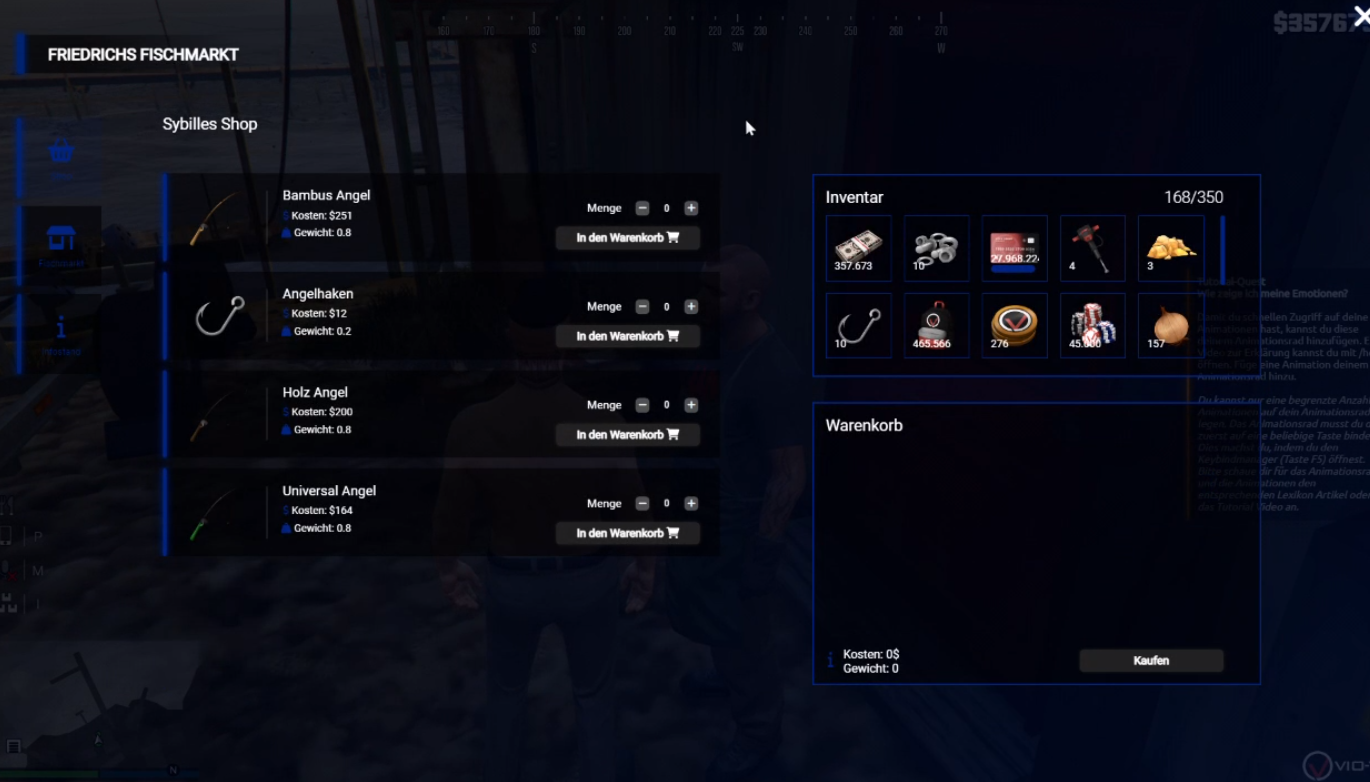Image resolution: width=1370 pixels, height=782 pixels.
Task: Click plus for Universal Angel quantity
Action: [691, 504]
